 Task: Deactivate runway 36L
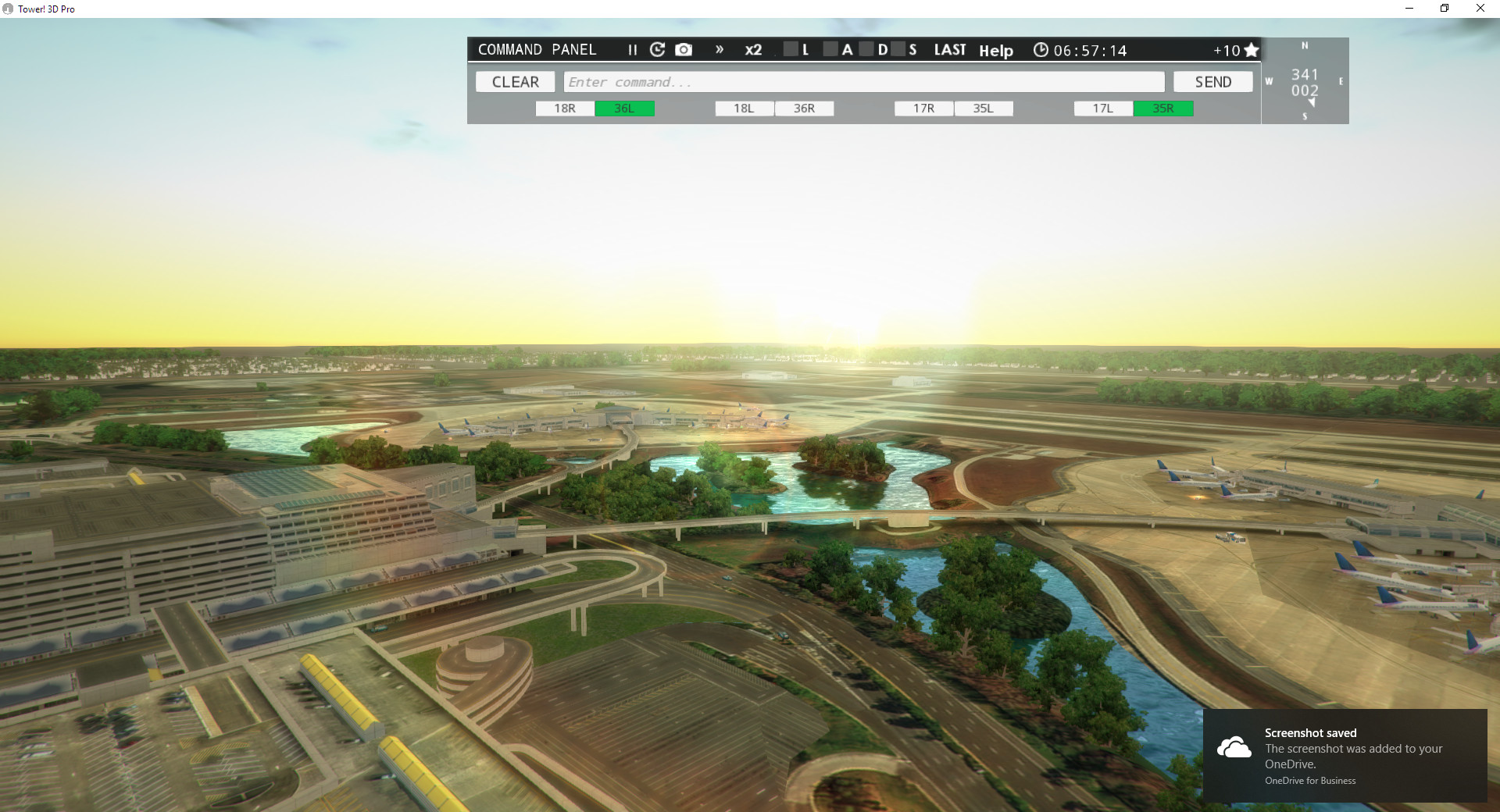[624, 109]
